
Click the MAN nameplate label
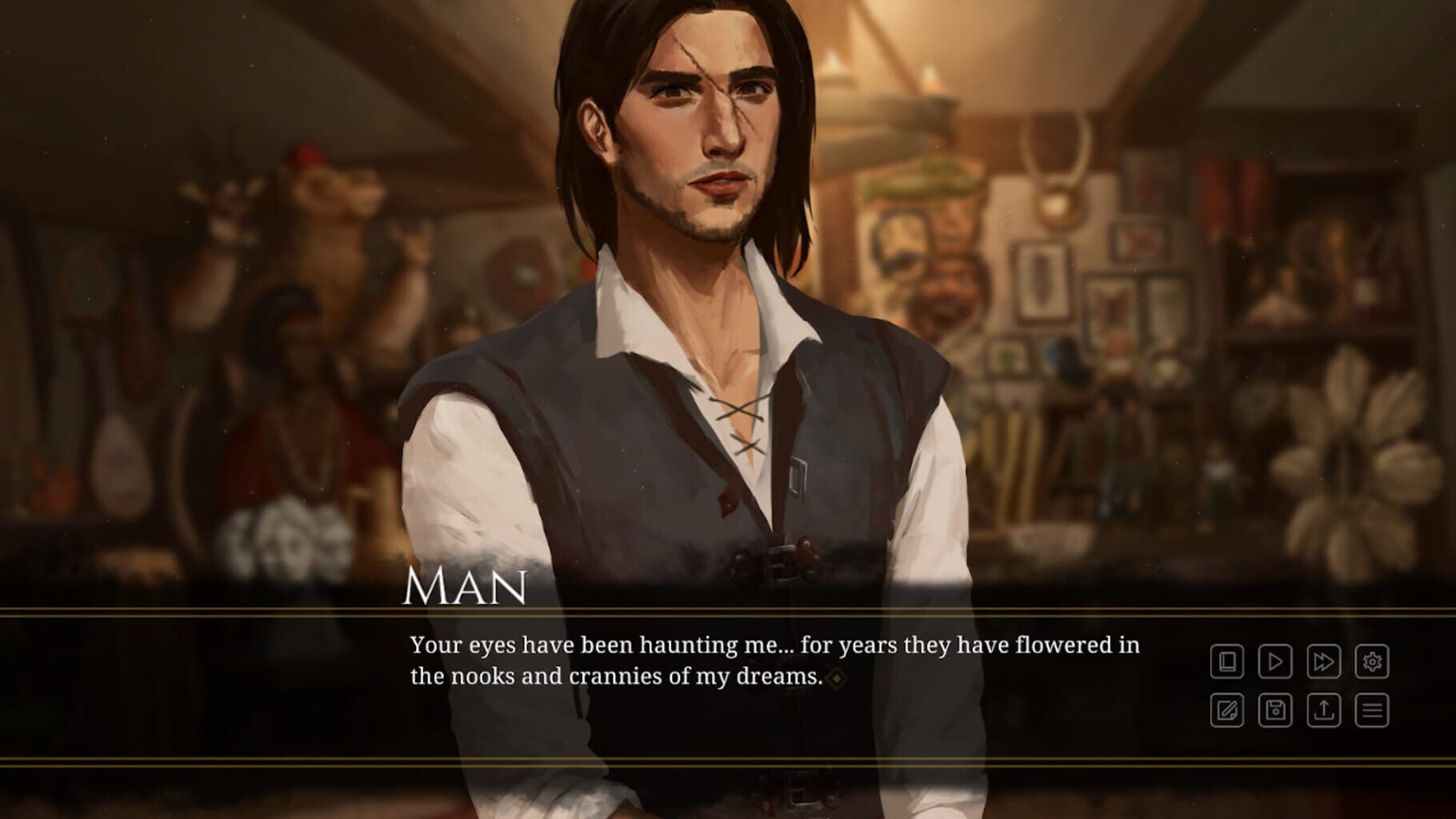pos(466,589)
